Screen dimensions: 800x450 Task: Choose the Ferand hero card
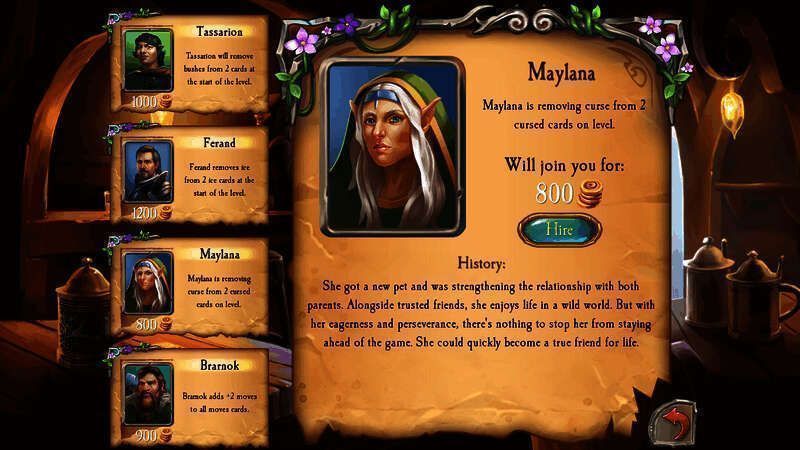tap(193, 174)
